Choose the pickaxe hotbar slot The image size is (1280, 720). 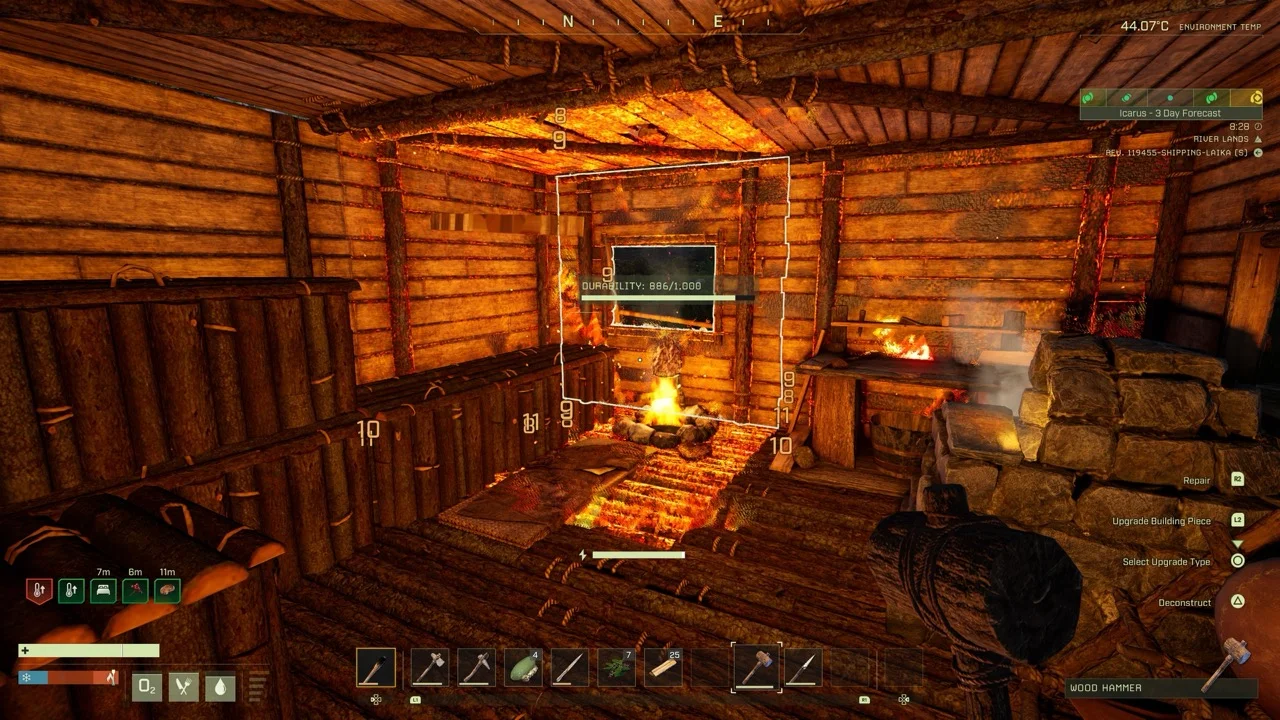476,667
